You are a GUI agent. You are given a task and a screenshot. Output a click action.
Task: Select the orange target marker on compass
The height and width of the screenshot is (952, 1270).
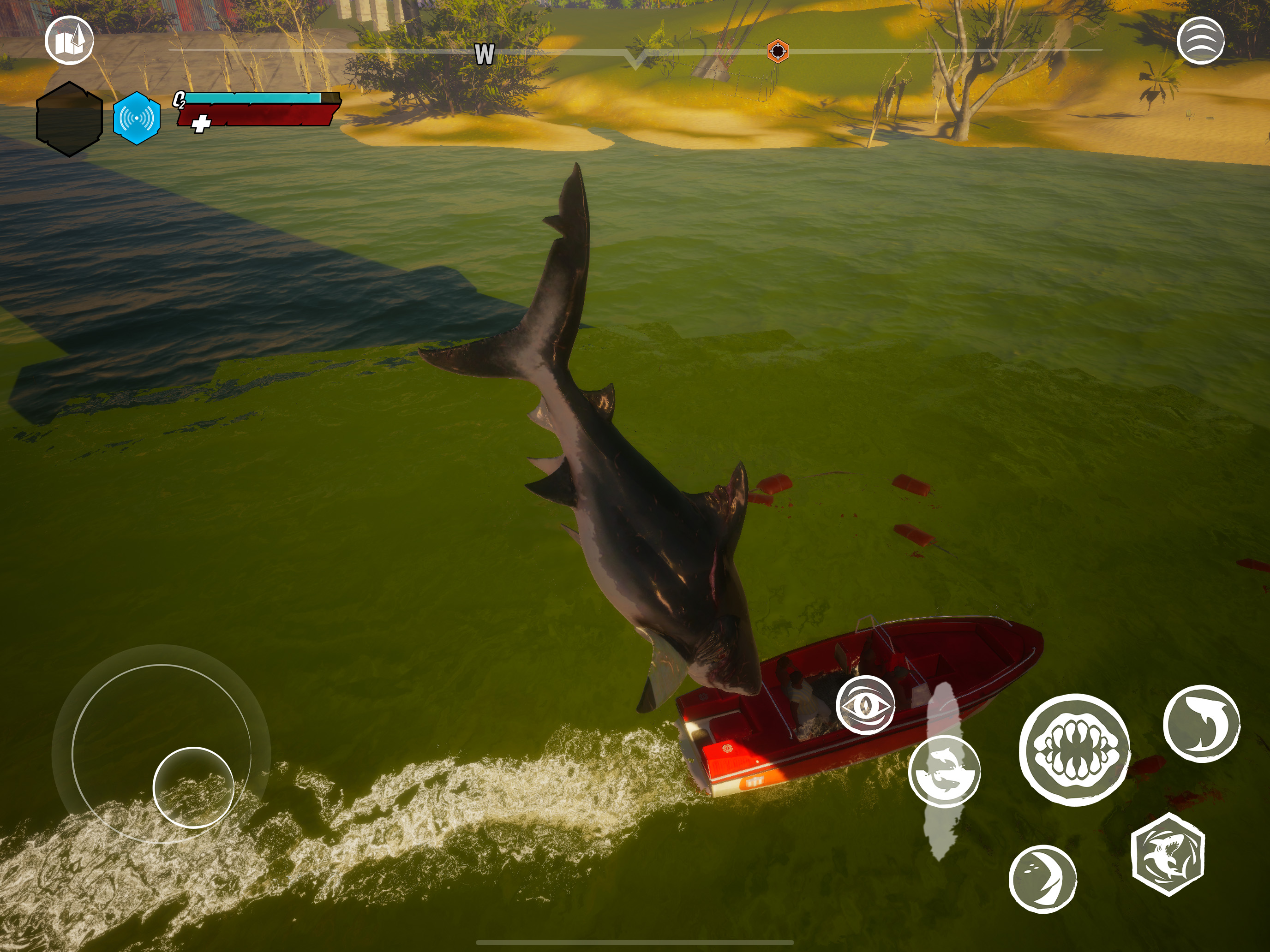(778, 51)
